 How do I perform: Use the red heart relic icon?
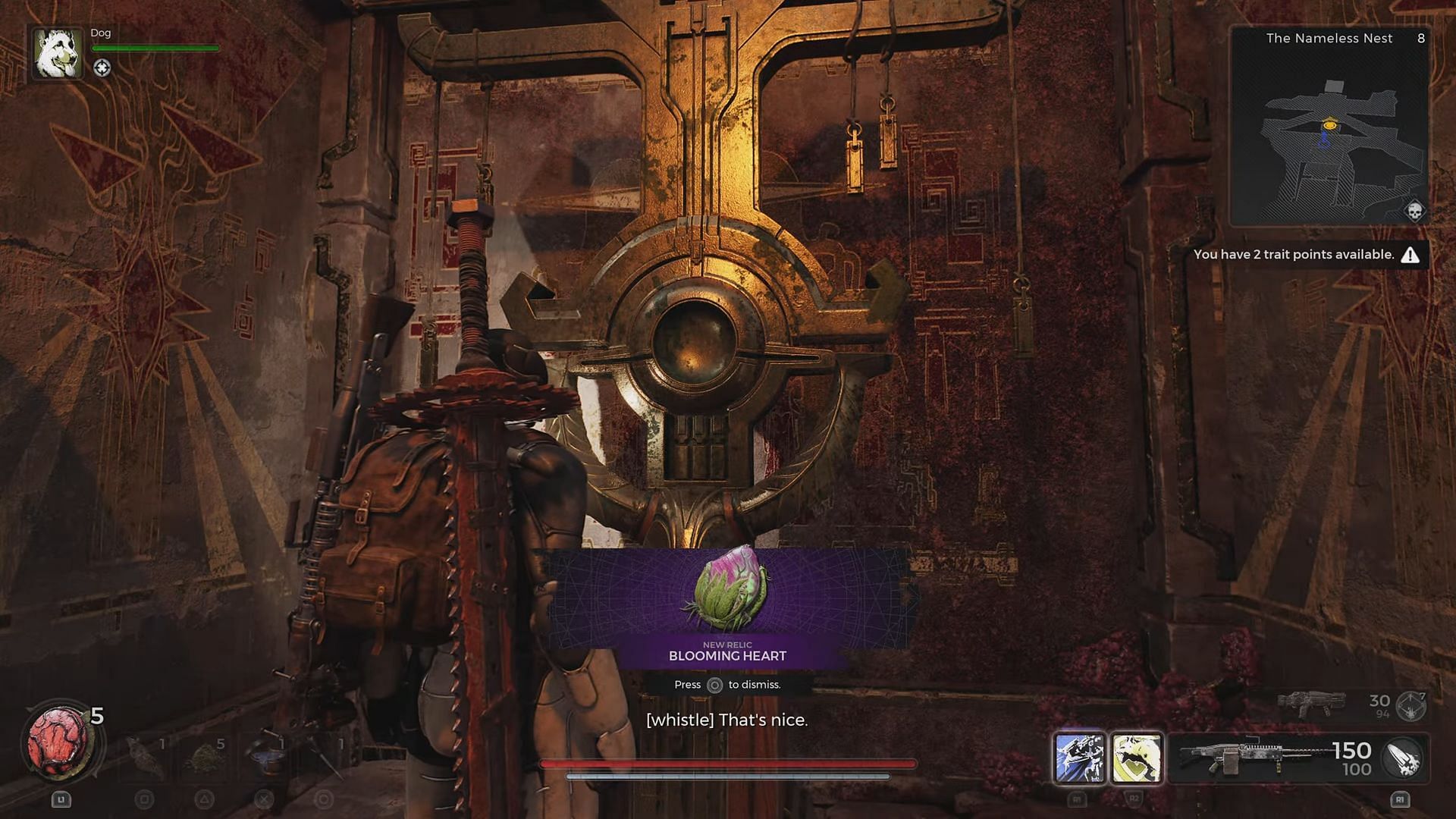tap(58, 741)
